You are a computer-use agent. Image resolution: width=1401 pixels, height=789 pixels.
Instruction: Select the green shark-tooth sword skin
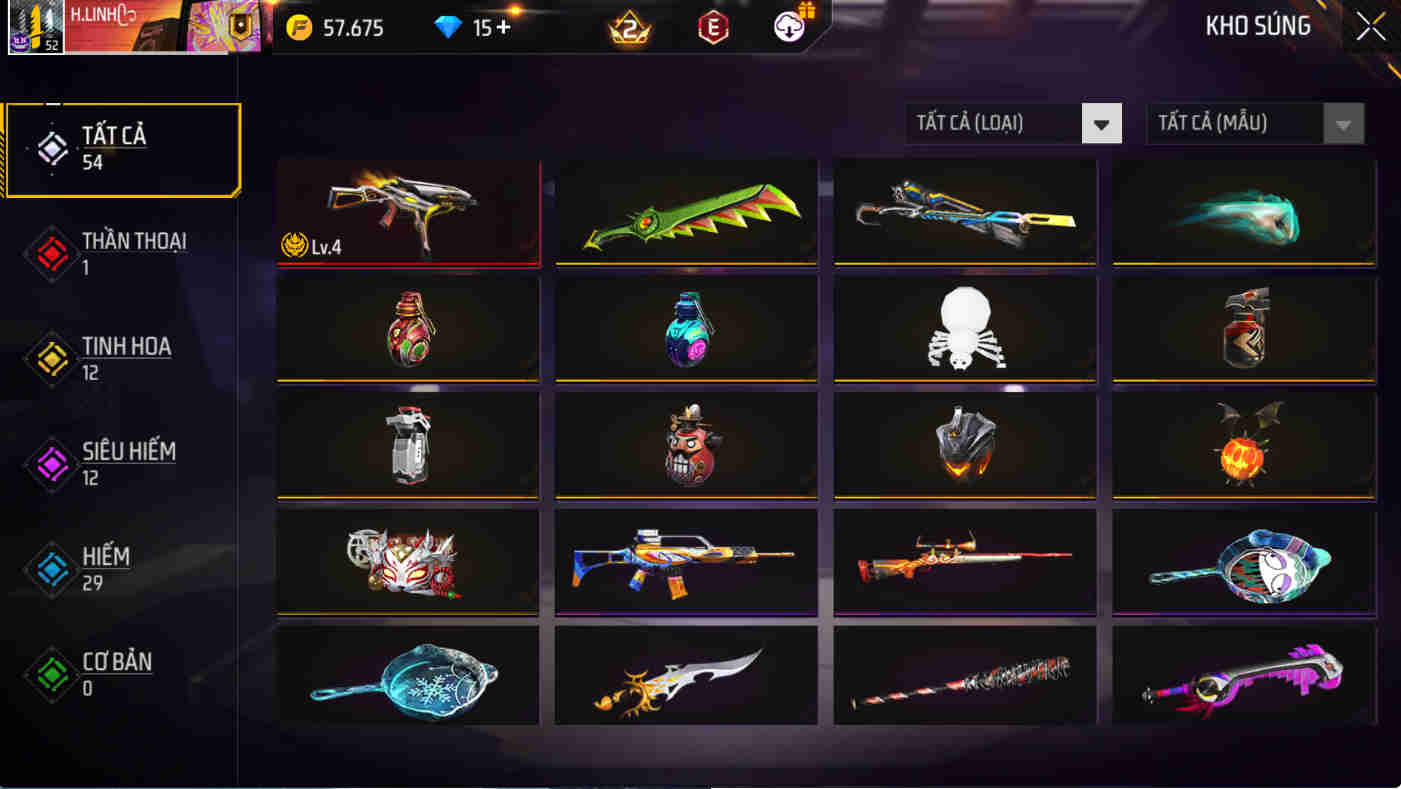[x=686, y=211]
